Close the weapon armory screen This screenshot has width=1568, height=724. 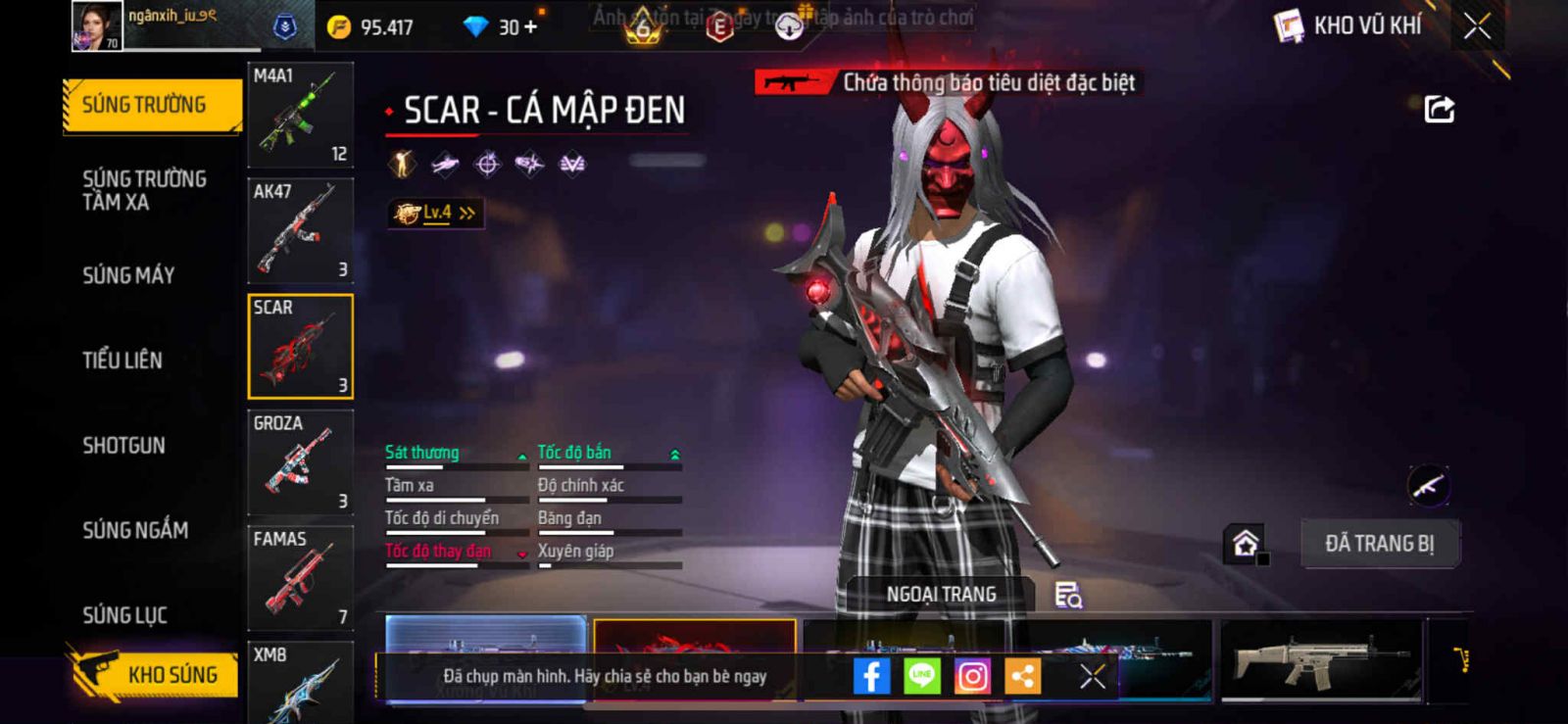[x=1477, y=26]
